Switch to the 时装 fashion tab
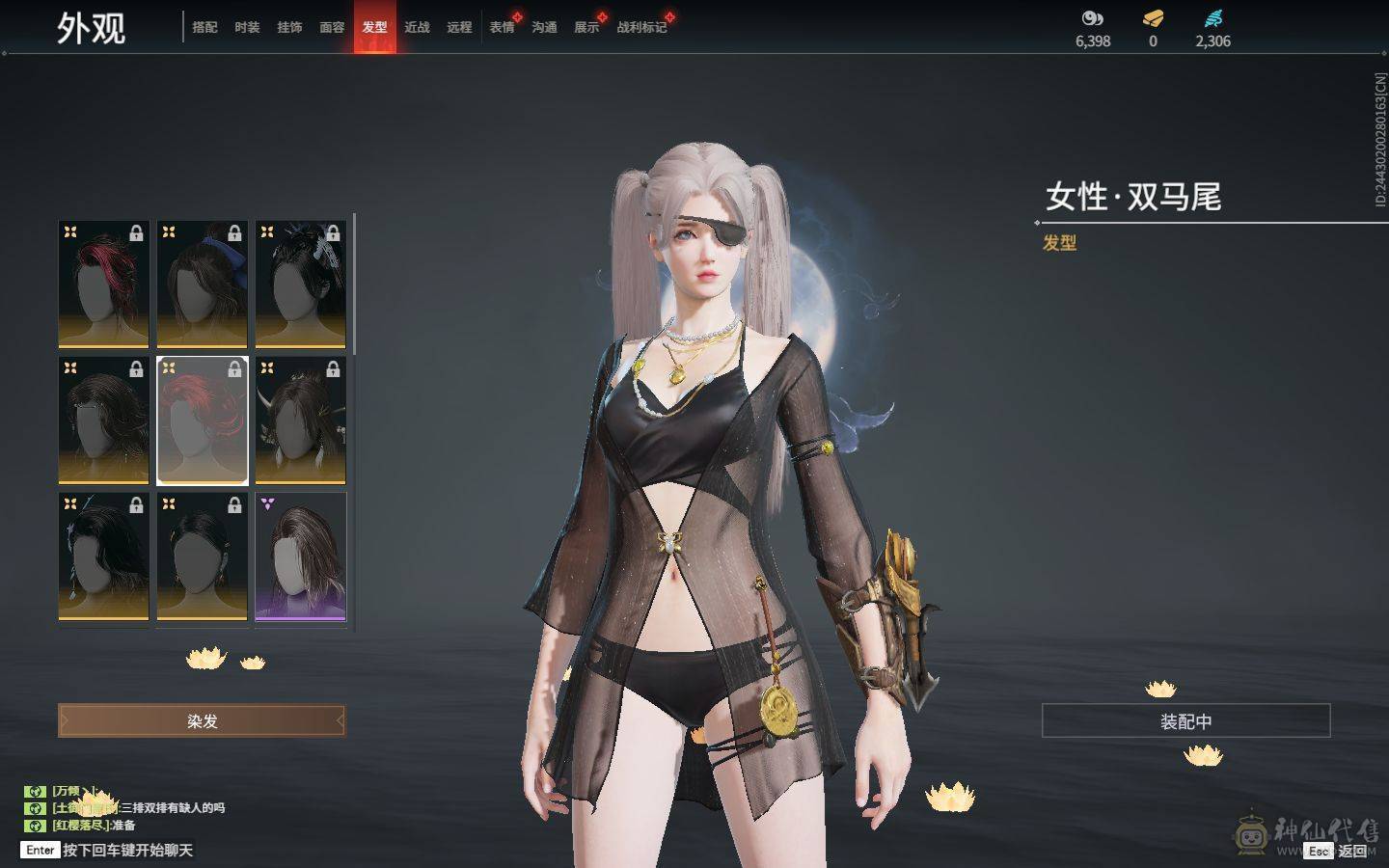Viewport: 1389px width, 868px height. (x=247, y=27)
